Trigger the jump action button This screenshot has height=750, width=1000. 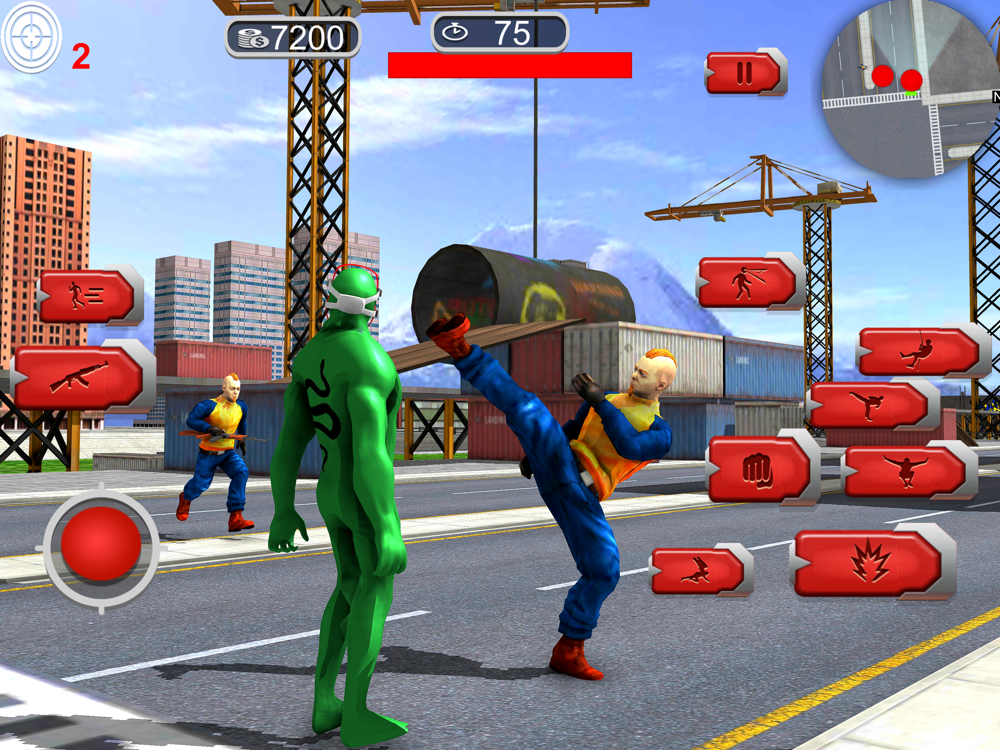tap(906, 470)
